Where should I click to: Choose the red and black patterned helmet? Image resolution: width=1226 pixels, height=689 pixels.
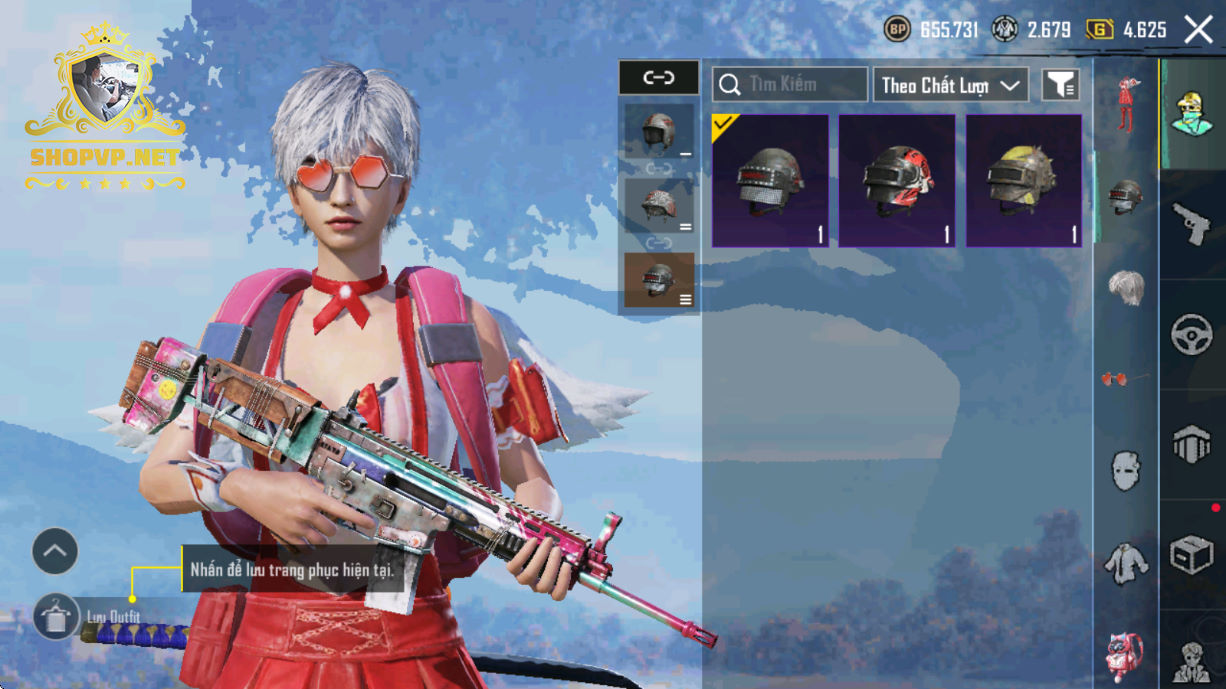[897, 180]
